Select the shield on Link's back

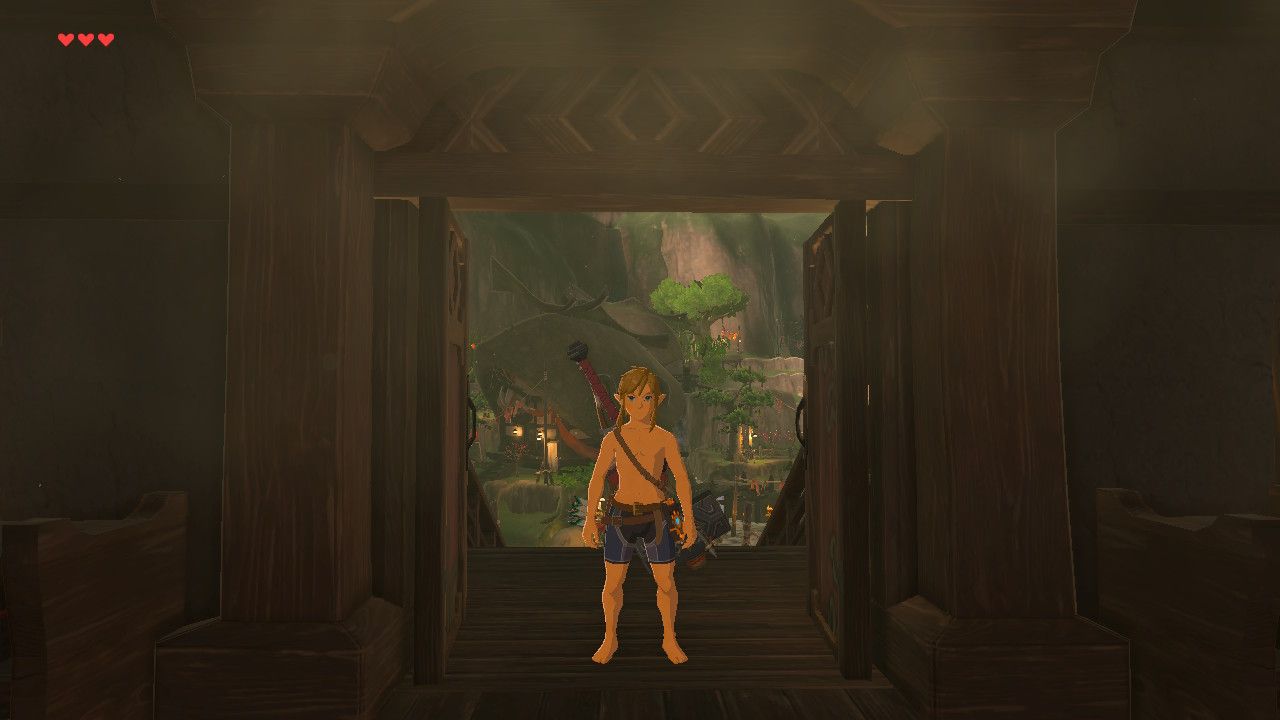[708, 510]
